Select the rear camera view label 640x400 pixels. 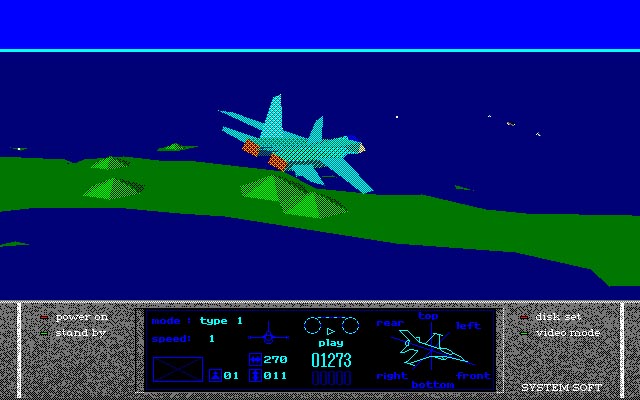[389, 323]
